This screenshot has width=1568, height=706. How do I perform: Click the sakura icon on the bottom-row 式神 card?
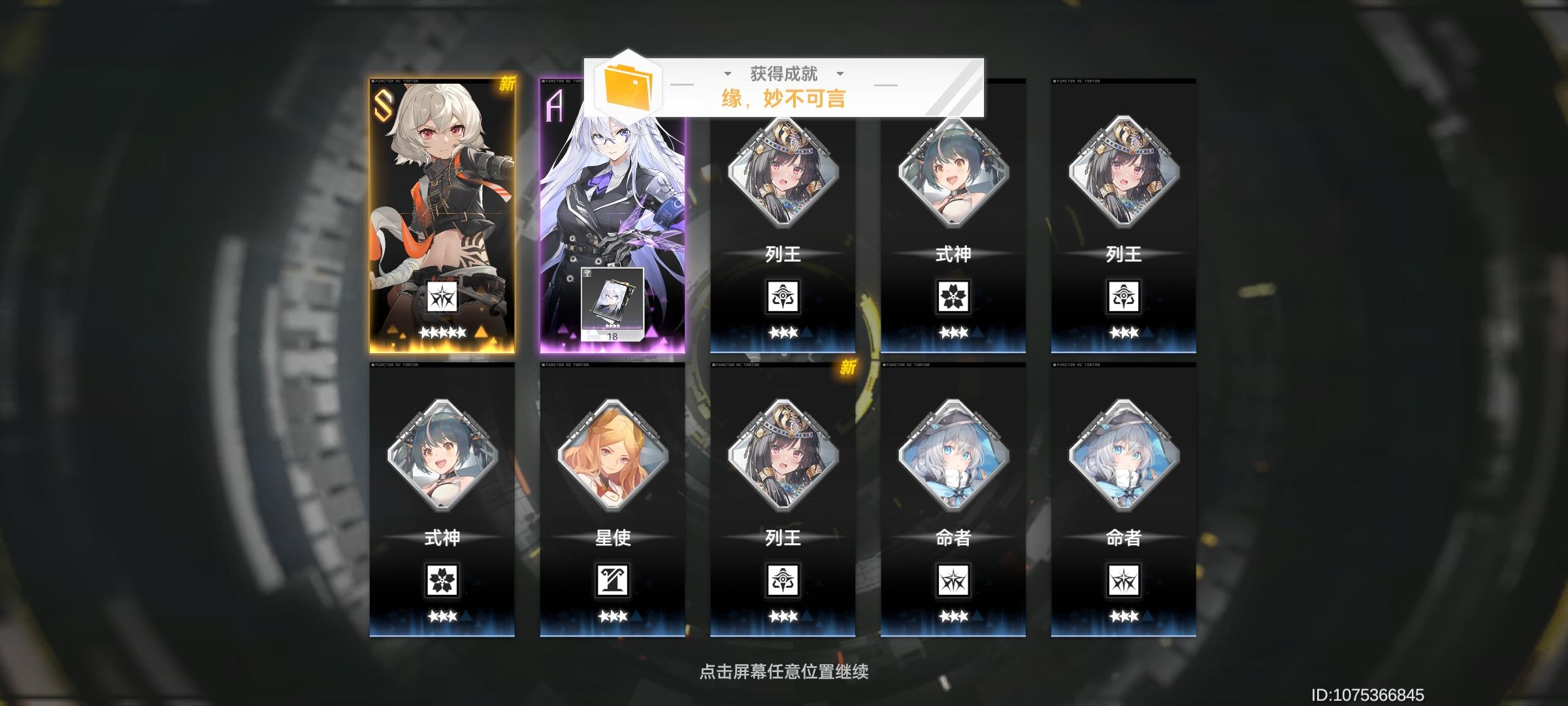coord(444,581)
